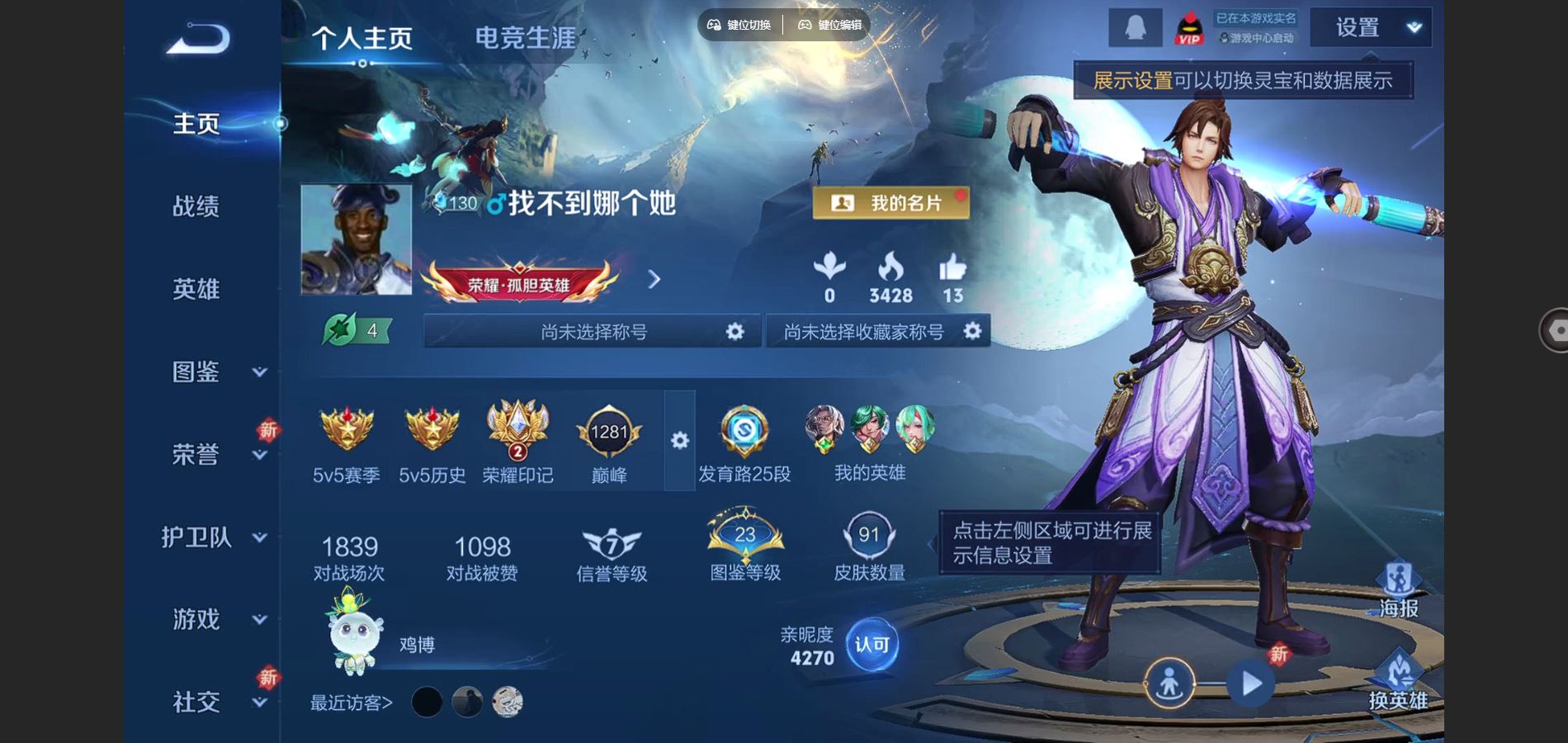Switch to the 电竞生涯 tab

click(523, 36)
